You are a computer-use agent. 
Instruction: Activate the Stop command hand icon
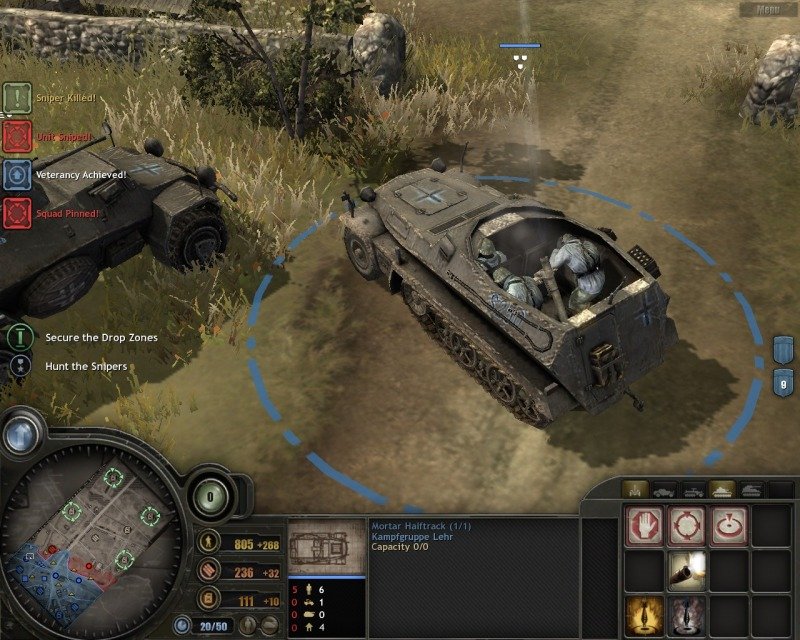645,526
